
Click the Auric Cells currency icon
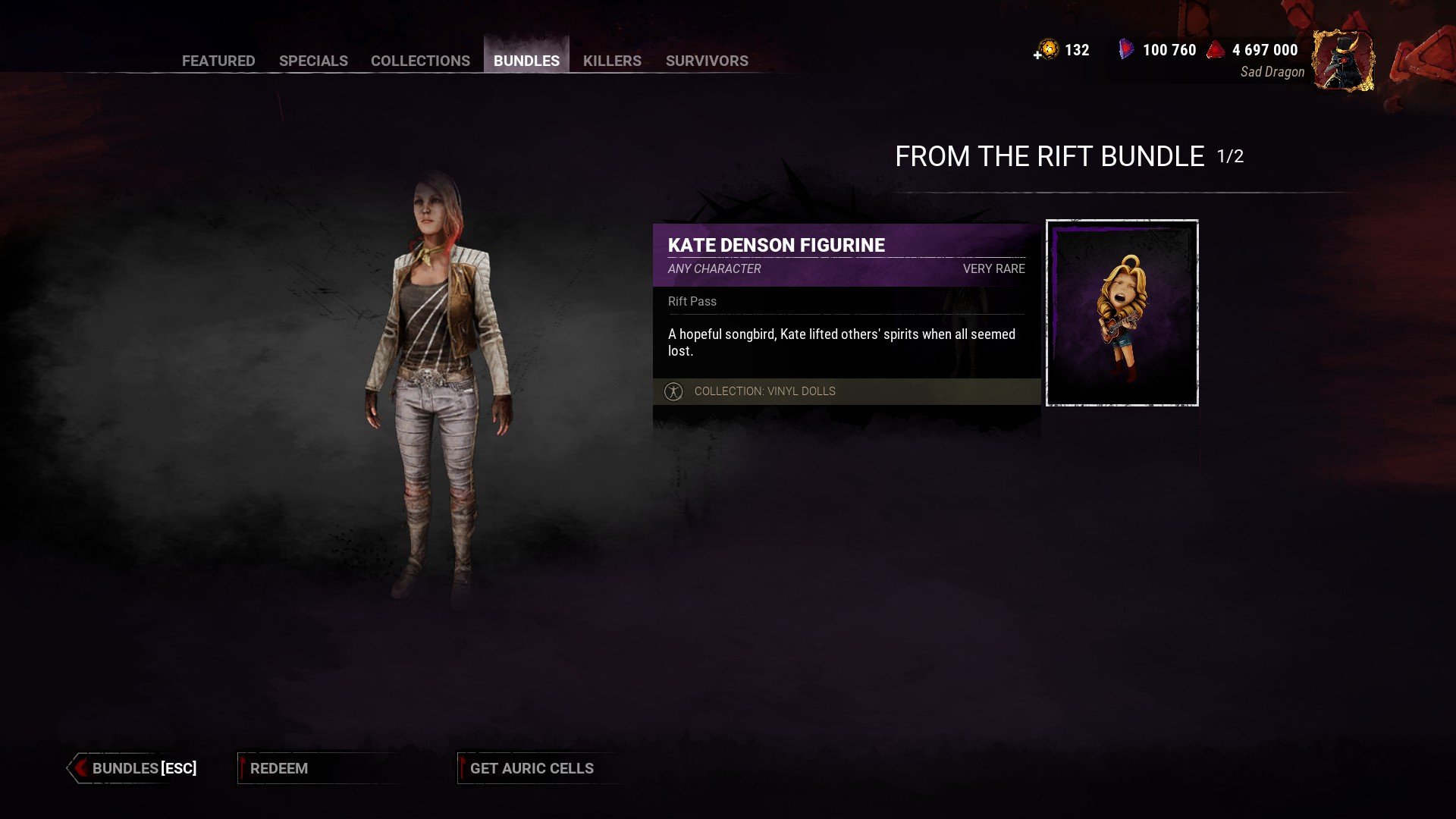(x=1050, y=49)
